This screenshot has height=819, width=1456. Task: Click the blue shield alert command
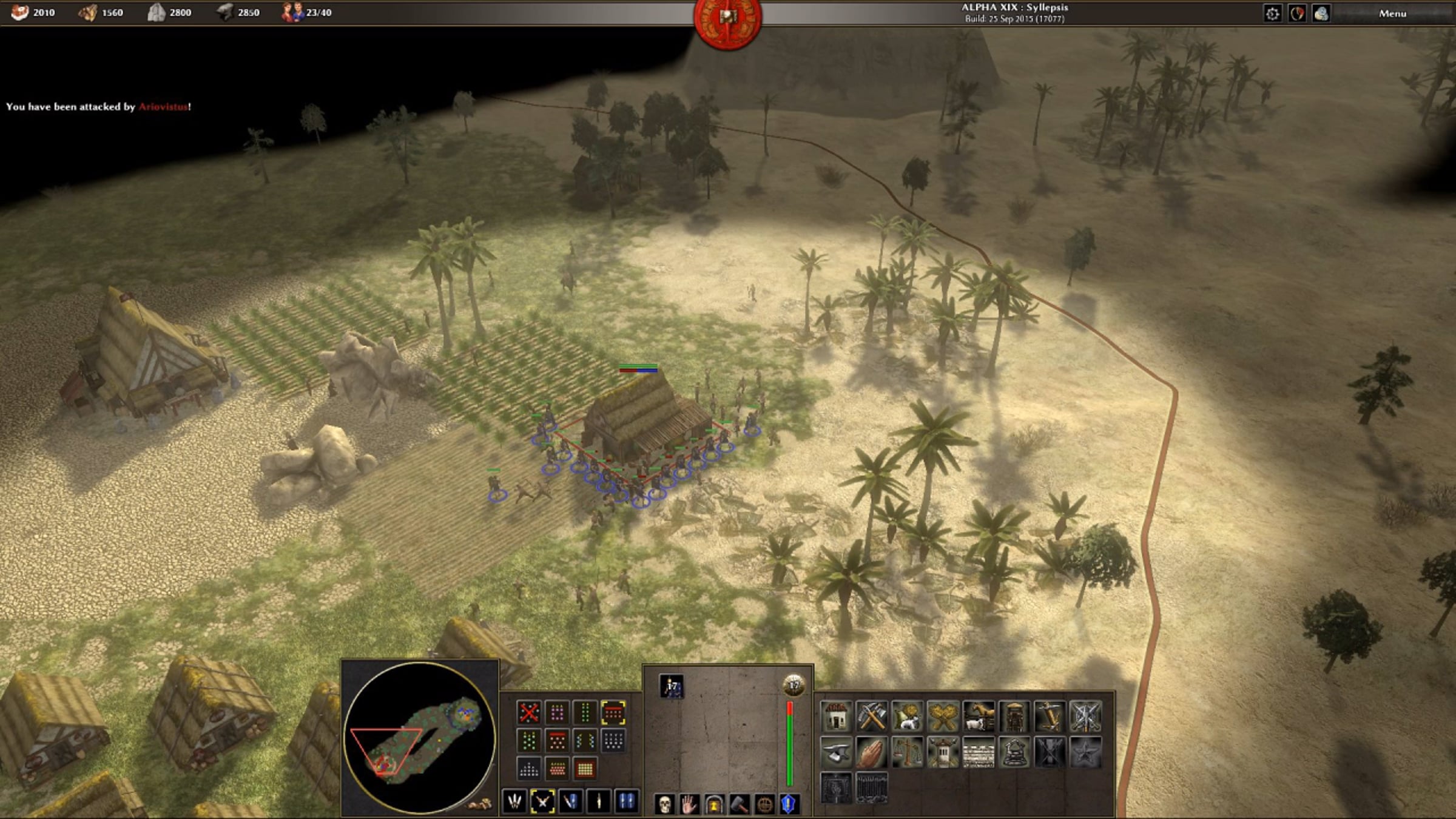pyautogui.click(x=789, y=804)
